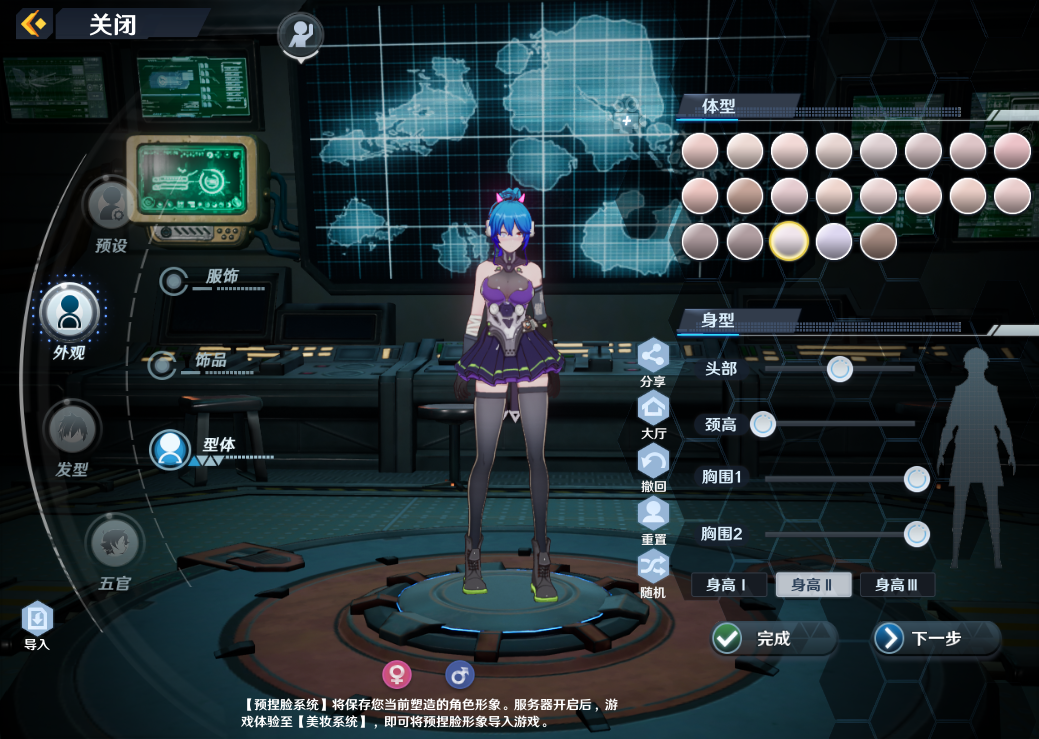Select 身高 III height option
Image resolution: width=1039 pixels, height=739 pixels.
[897, 585]
